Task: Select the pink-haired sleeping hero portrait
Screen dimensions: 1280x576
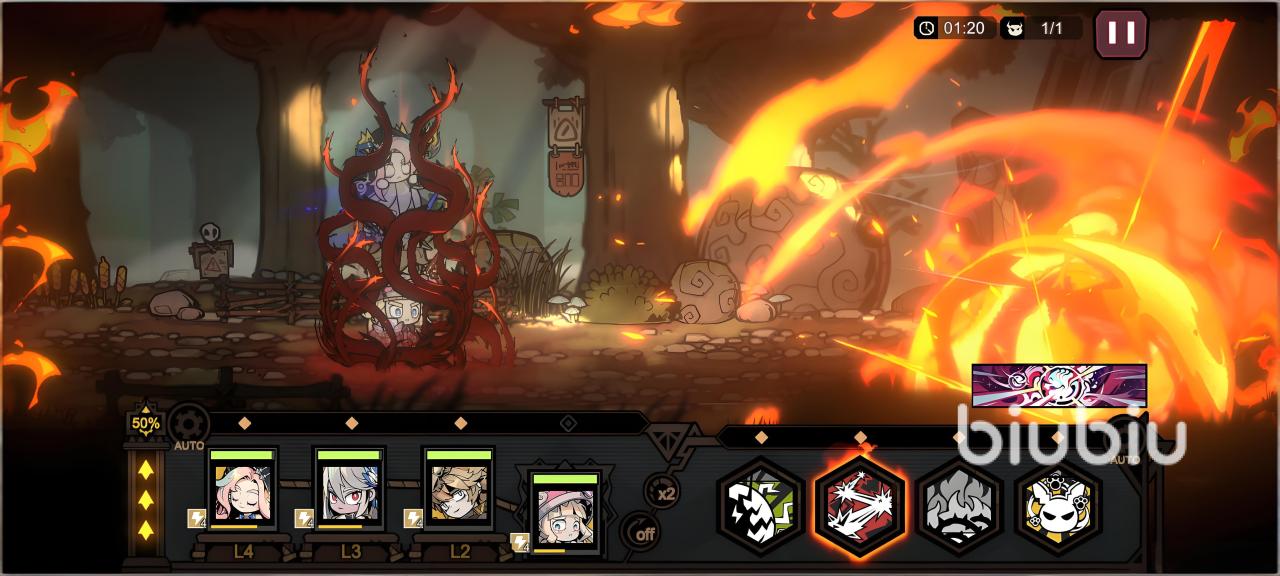Action: point(242,490)
